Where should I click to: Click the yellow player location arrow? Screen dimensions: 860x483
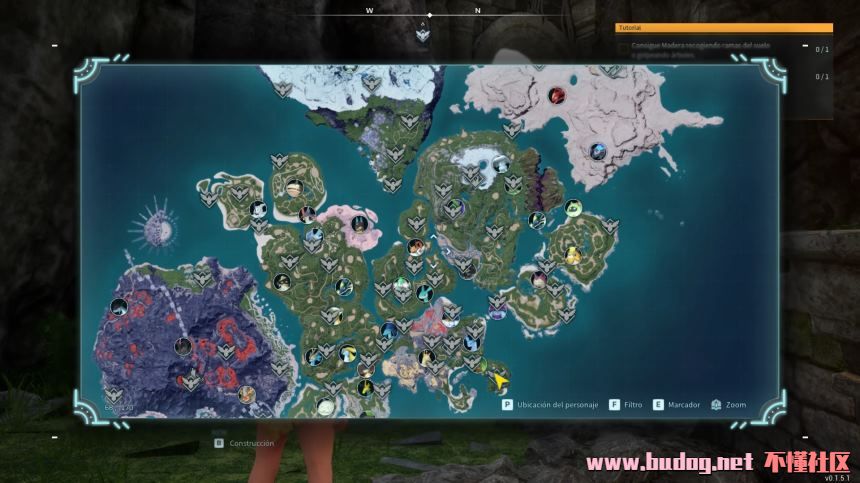(x=498, y=380)
